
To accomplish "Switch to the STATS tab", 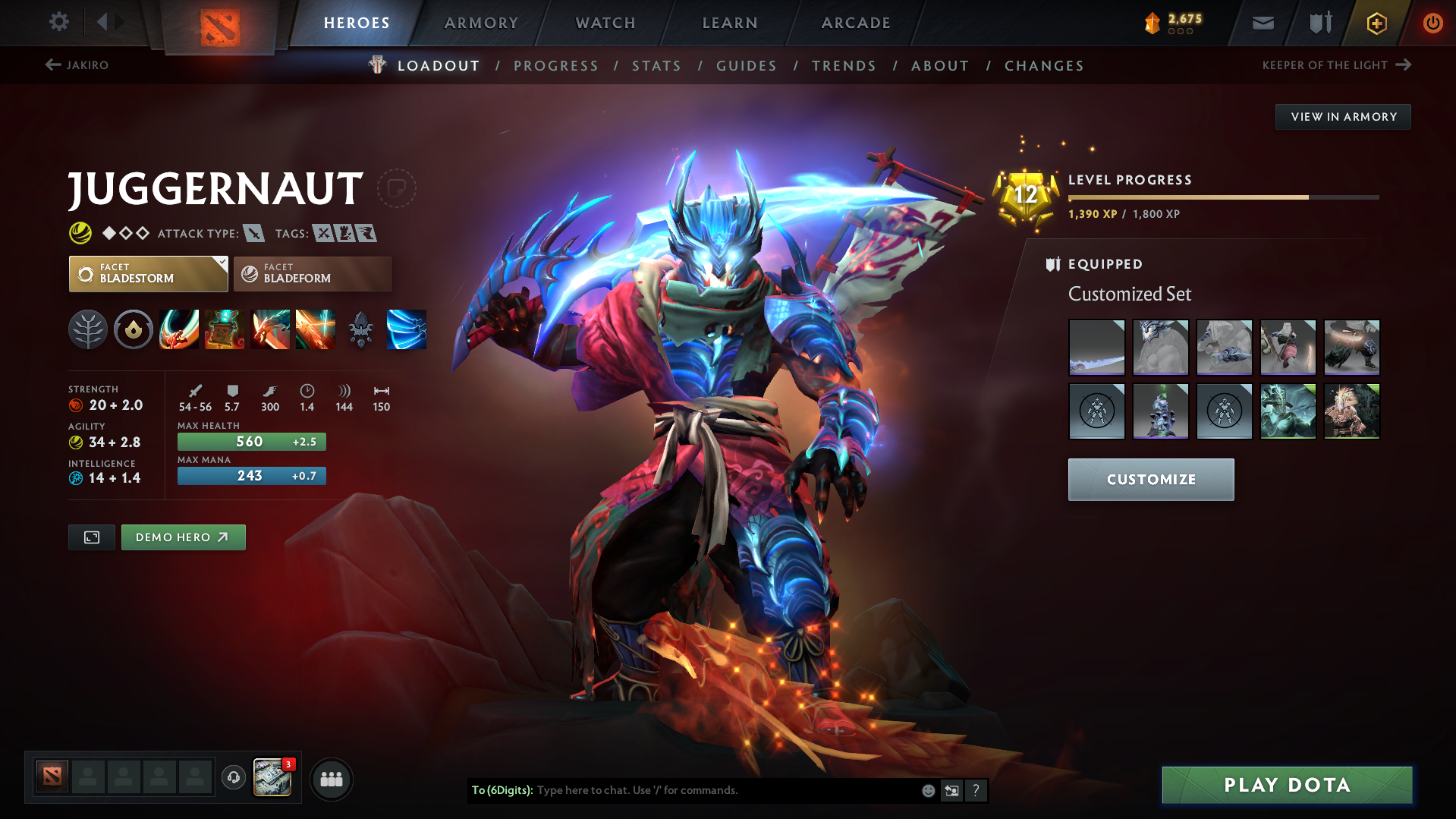I will tap(656, 66).
